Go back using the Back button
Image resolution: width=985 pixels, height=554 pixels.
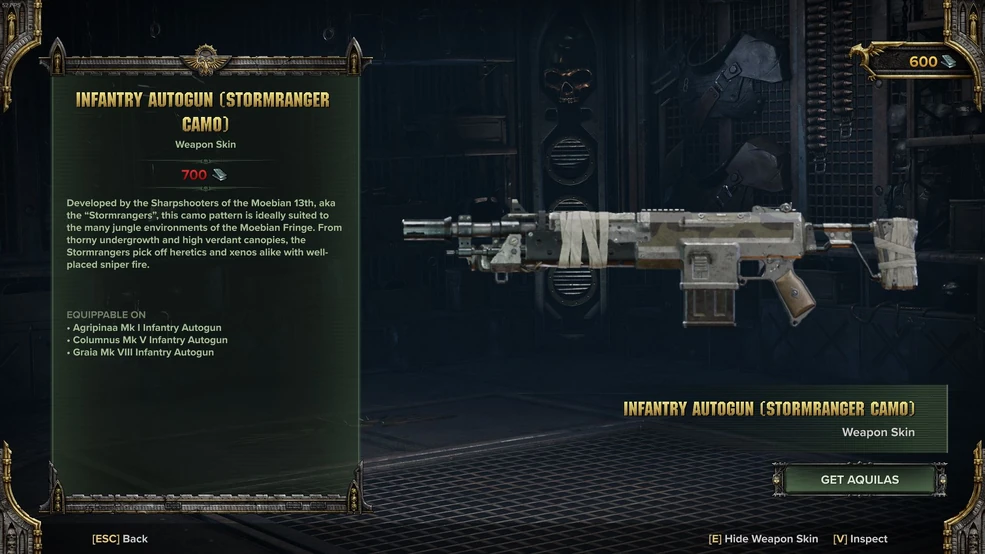coord(120,539)
